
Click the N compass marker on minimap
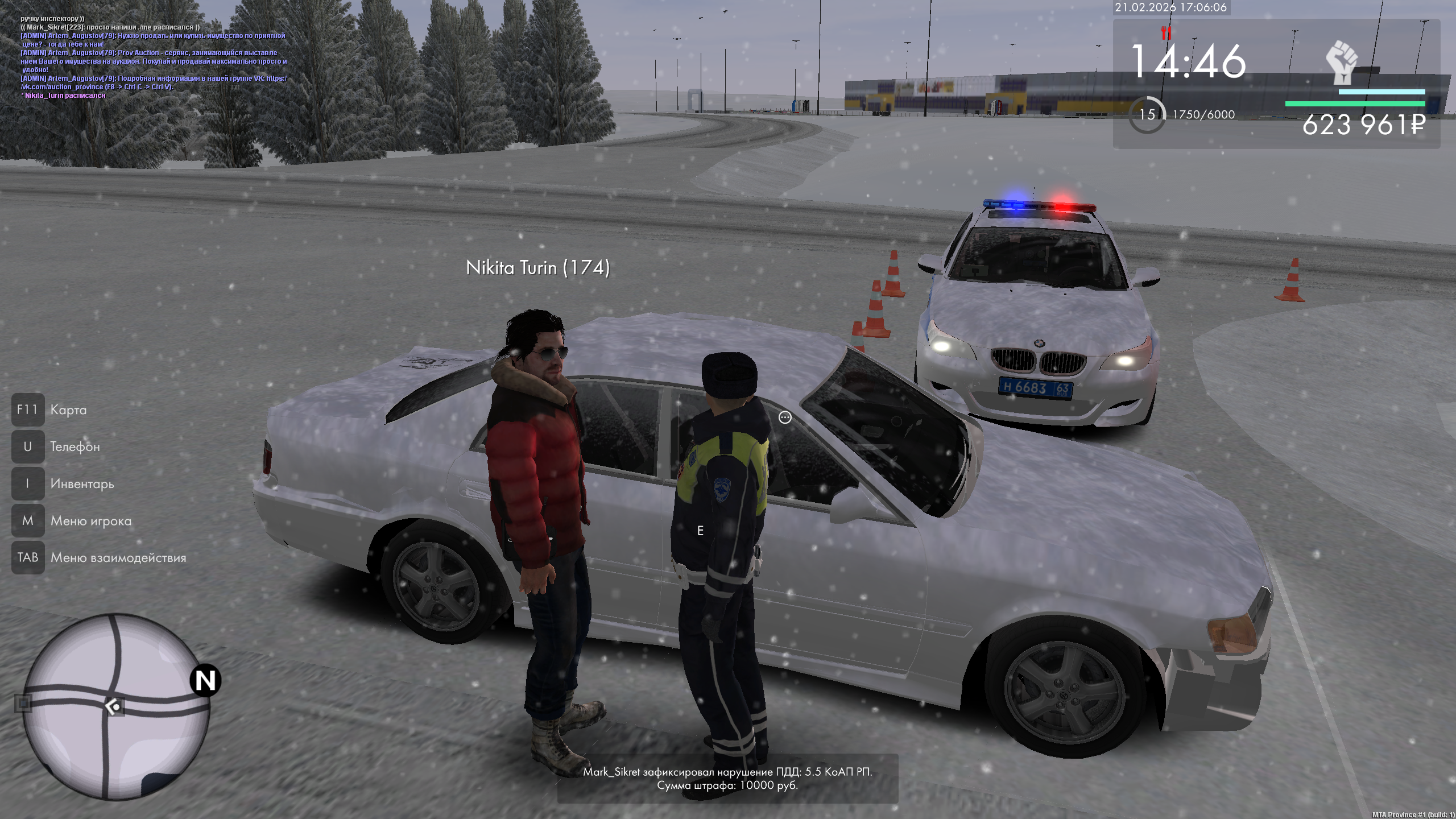click(205, 680)
